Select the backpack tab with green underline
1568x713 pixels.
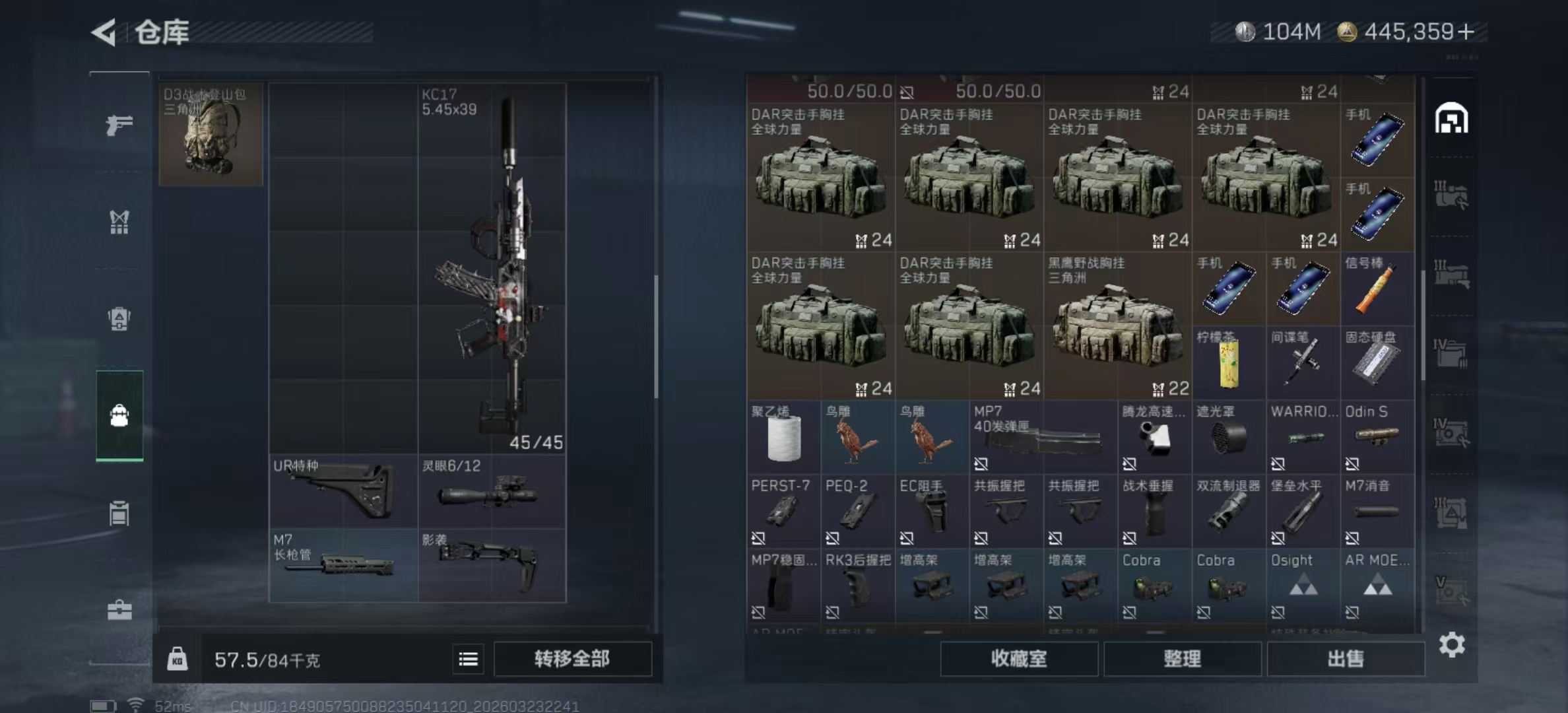[x=119, y=415]
